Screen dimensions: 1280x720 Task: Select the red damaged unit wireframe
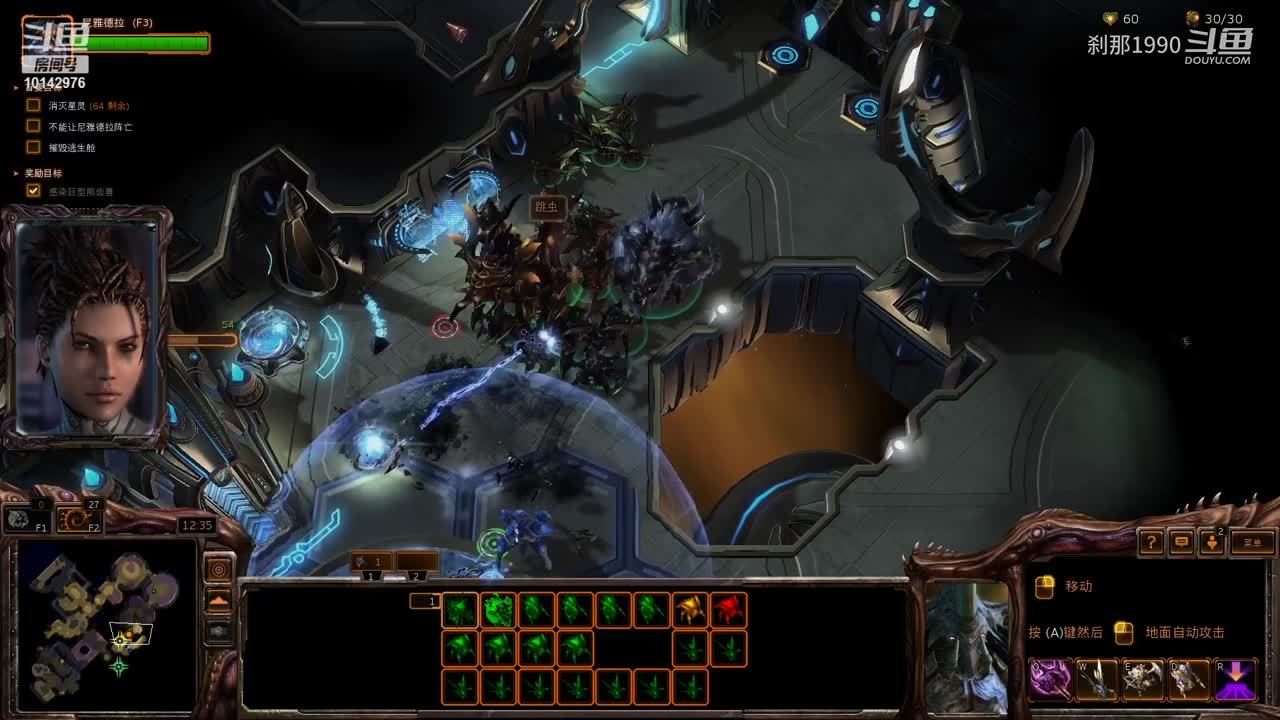coord(728,610)
